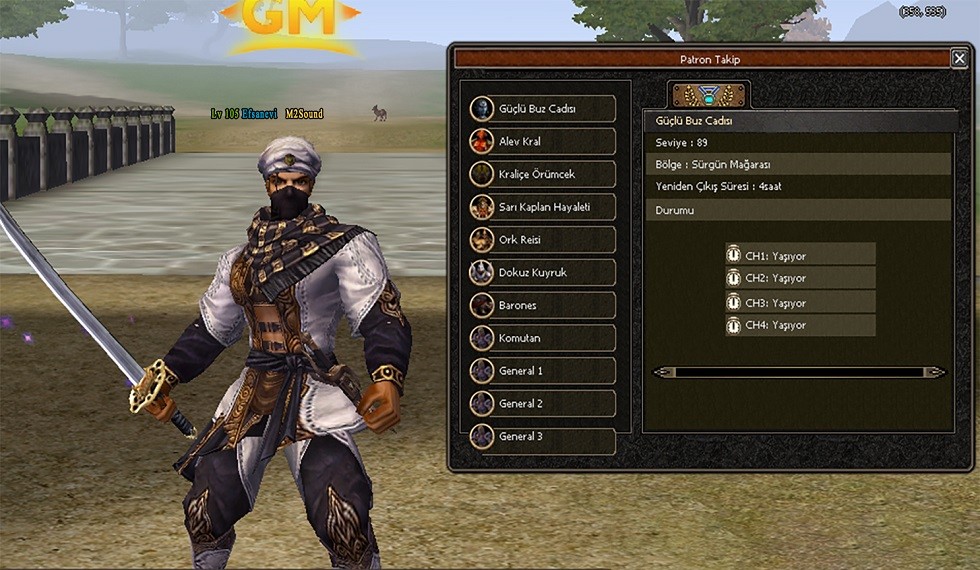
Task: Close the Patron Takip window
Action: coord(959,59)
